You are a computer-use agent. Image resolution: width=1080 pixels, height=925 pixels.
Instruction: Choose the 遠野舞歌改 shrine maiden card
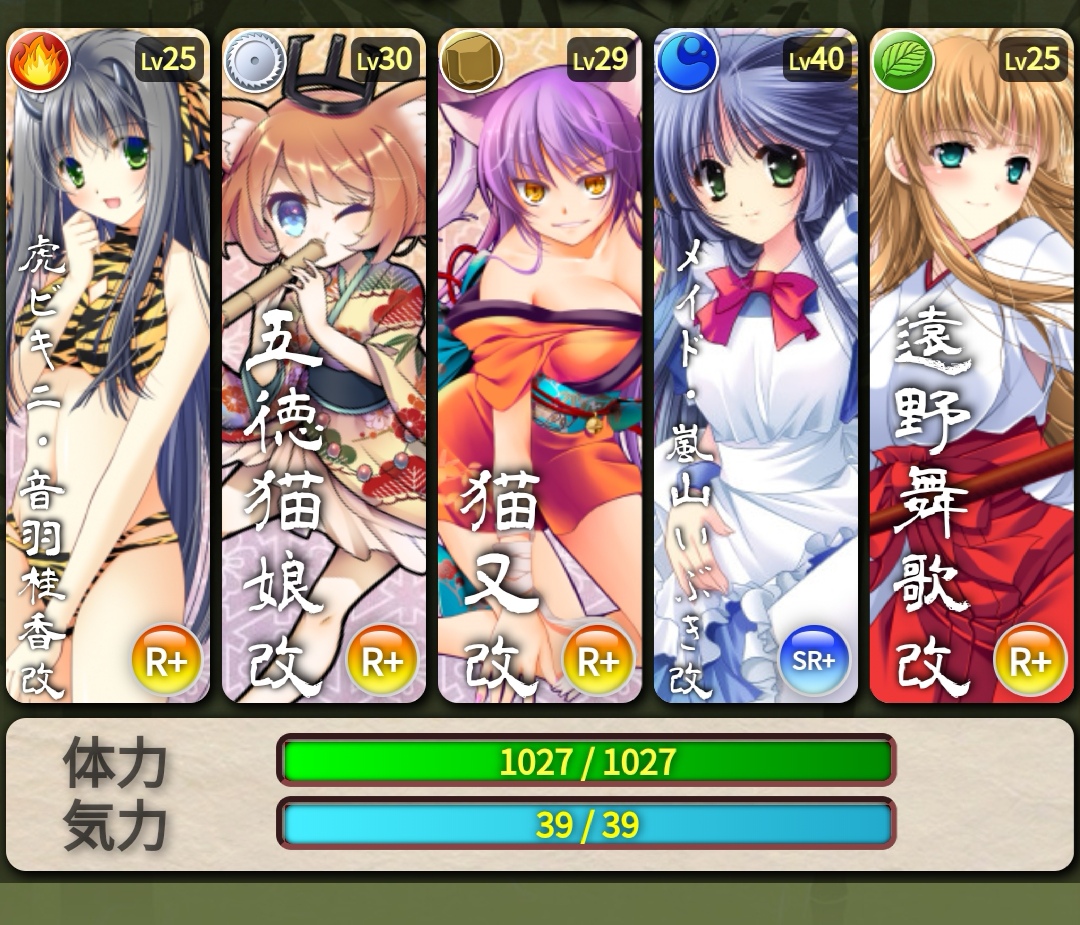tap(972, 365)
